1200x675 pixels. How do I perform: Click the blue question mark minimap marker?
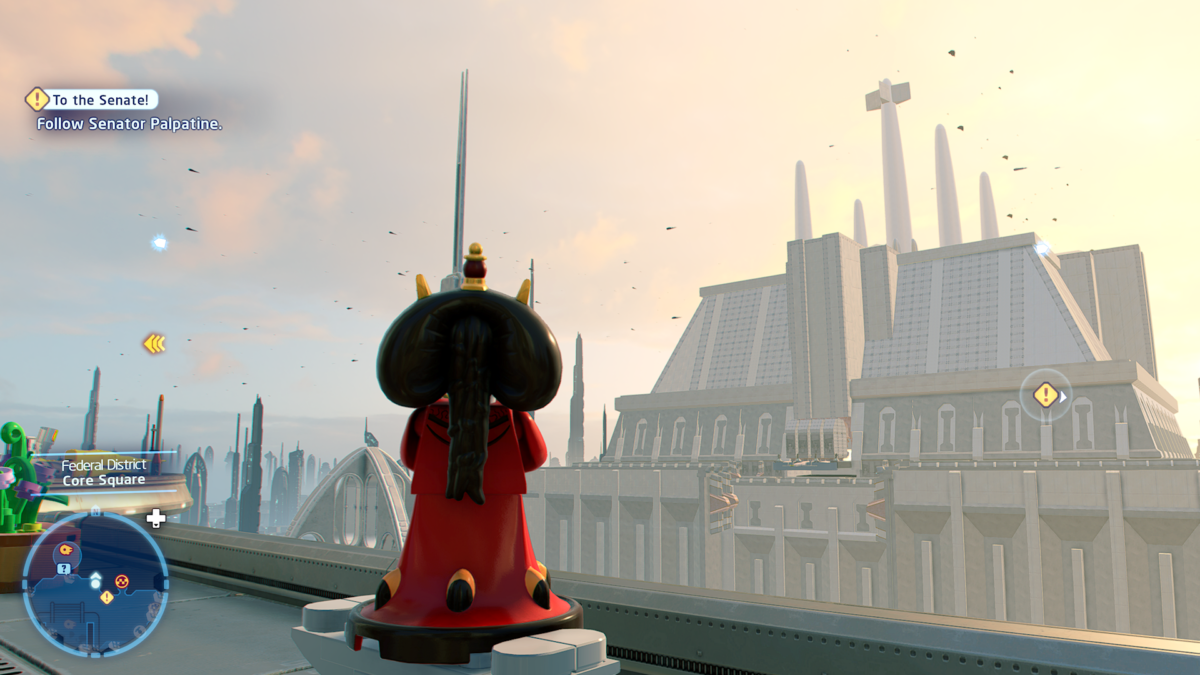click(64, 568)
